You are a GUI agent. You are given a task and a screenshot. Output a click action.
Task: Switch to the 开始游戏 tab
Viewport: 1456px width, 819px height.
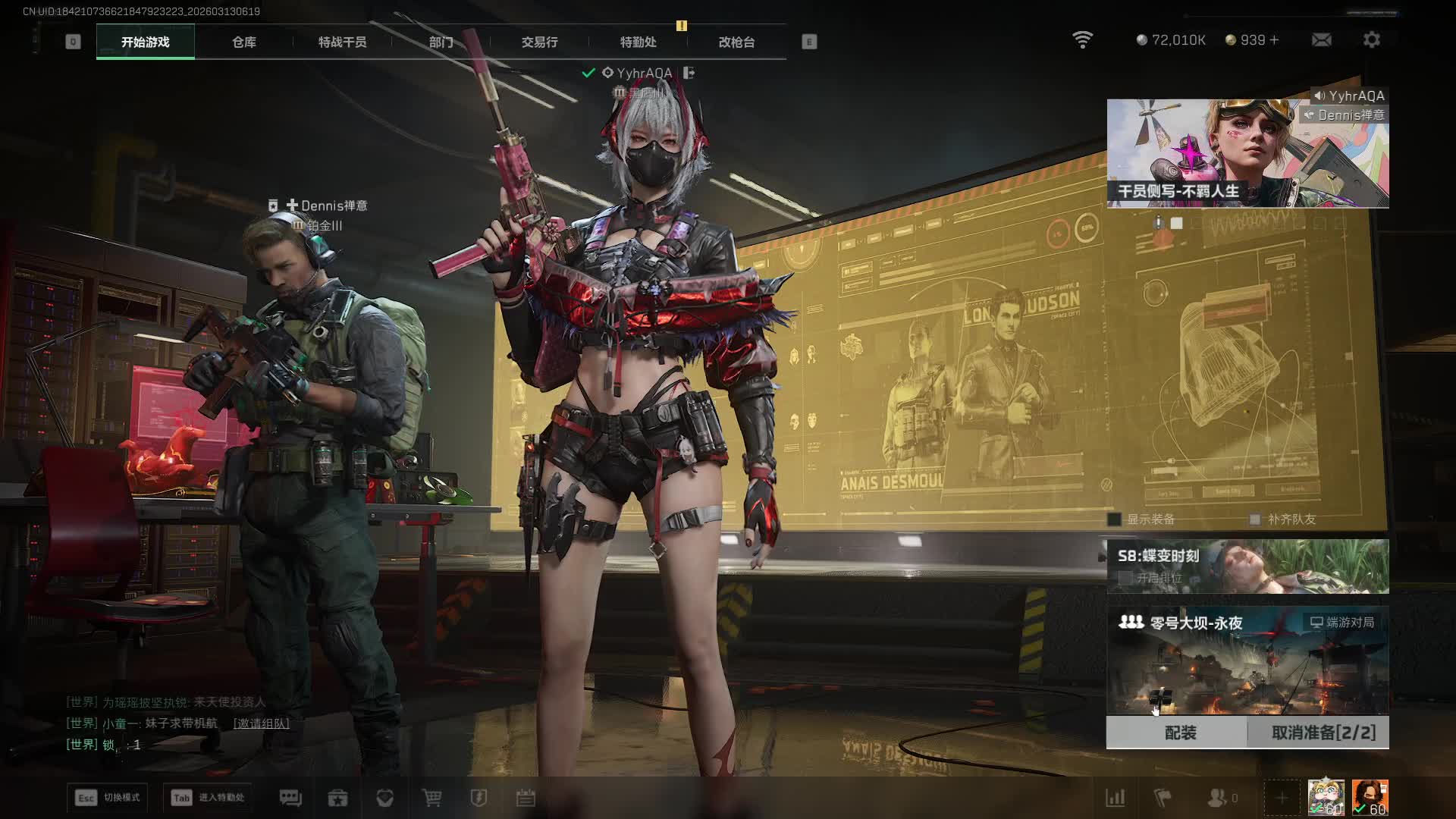tap(145, 42)
